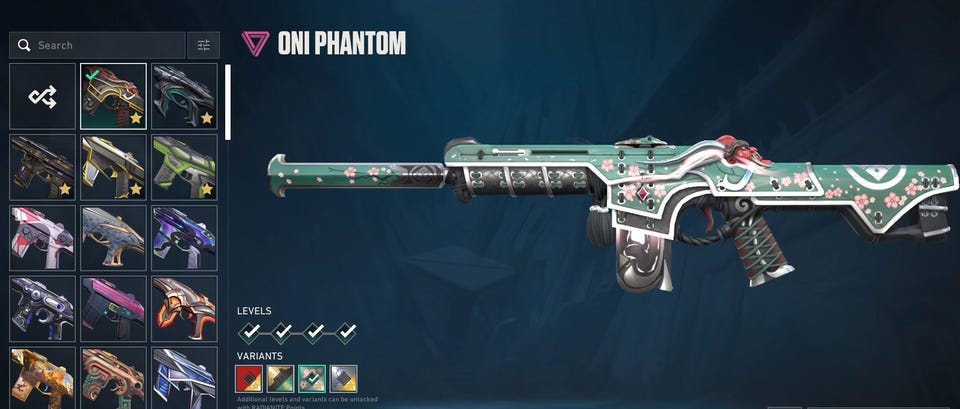
Task: Select the white and yellow Phantom skin
Action: [x=113, y=167]
